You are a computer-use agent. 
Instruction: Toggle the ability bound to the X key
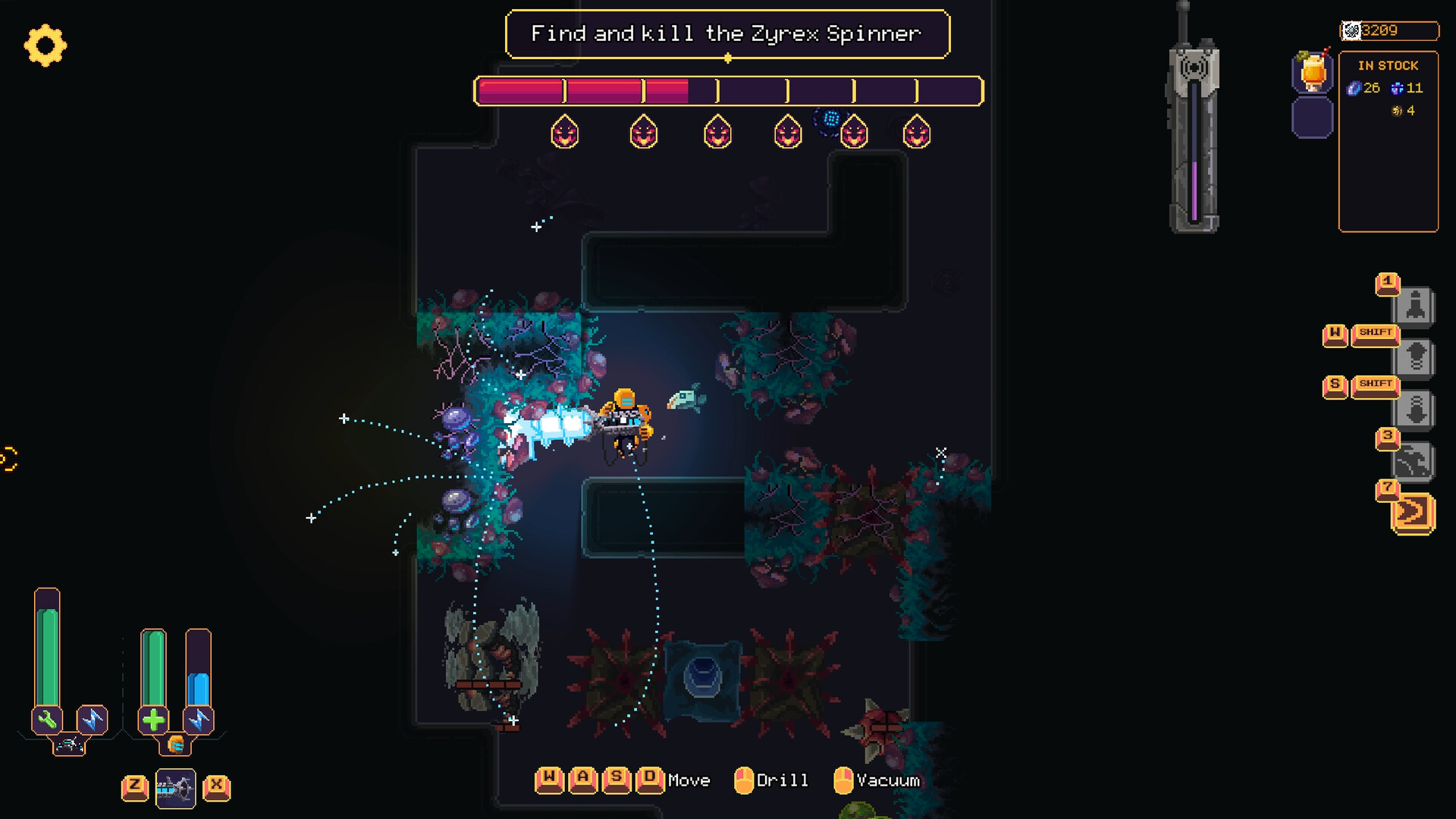[x=215, y=787]
